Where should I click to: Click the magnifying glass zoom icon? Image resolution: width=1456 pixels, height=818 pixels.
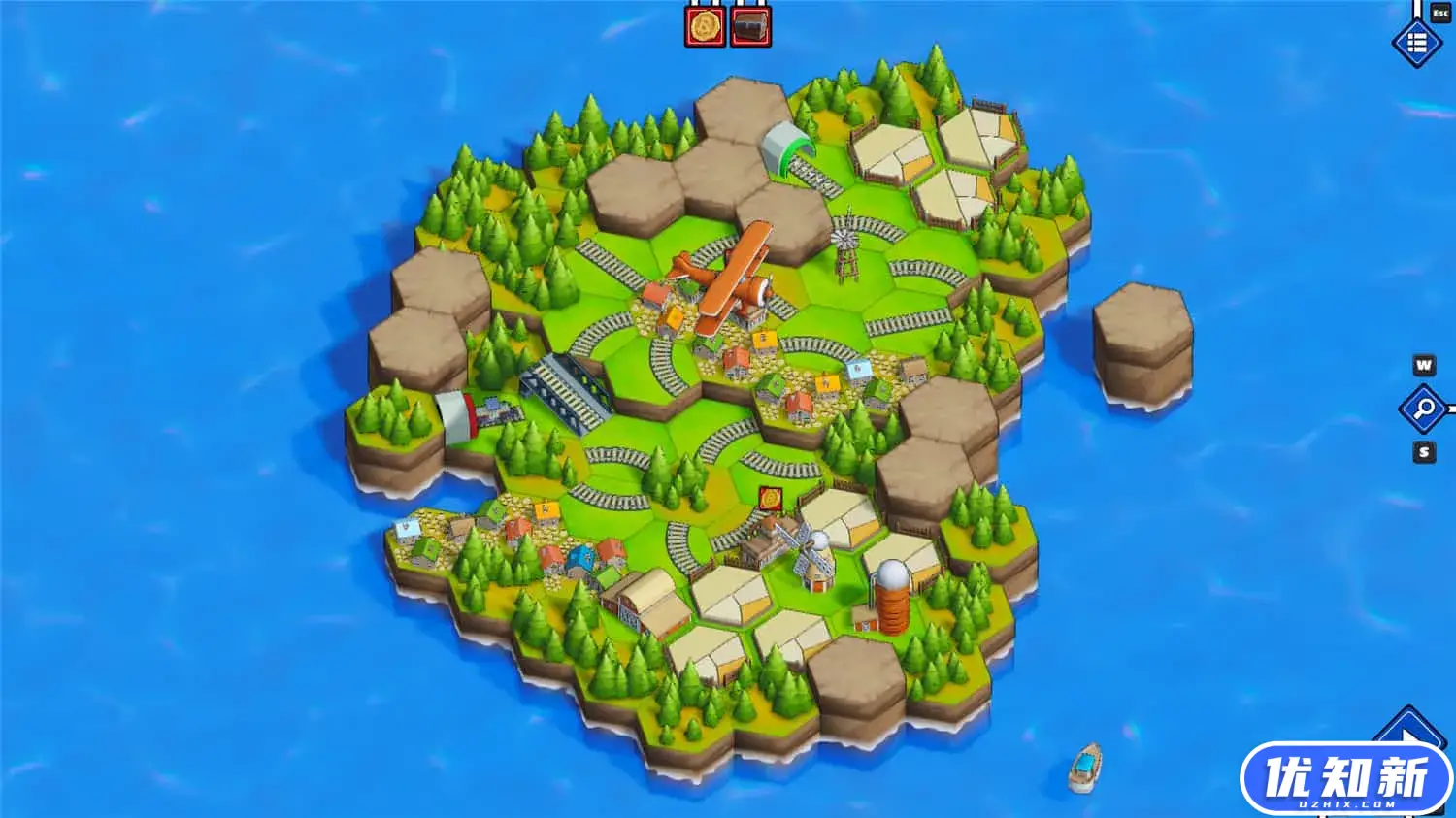click(1423, 409)
